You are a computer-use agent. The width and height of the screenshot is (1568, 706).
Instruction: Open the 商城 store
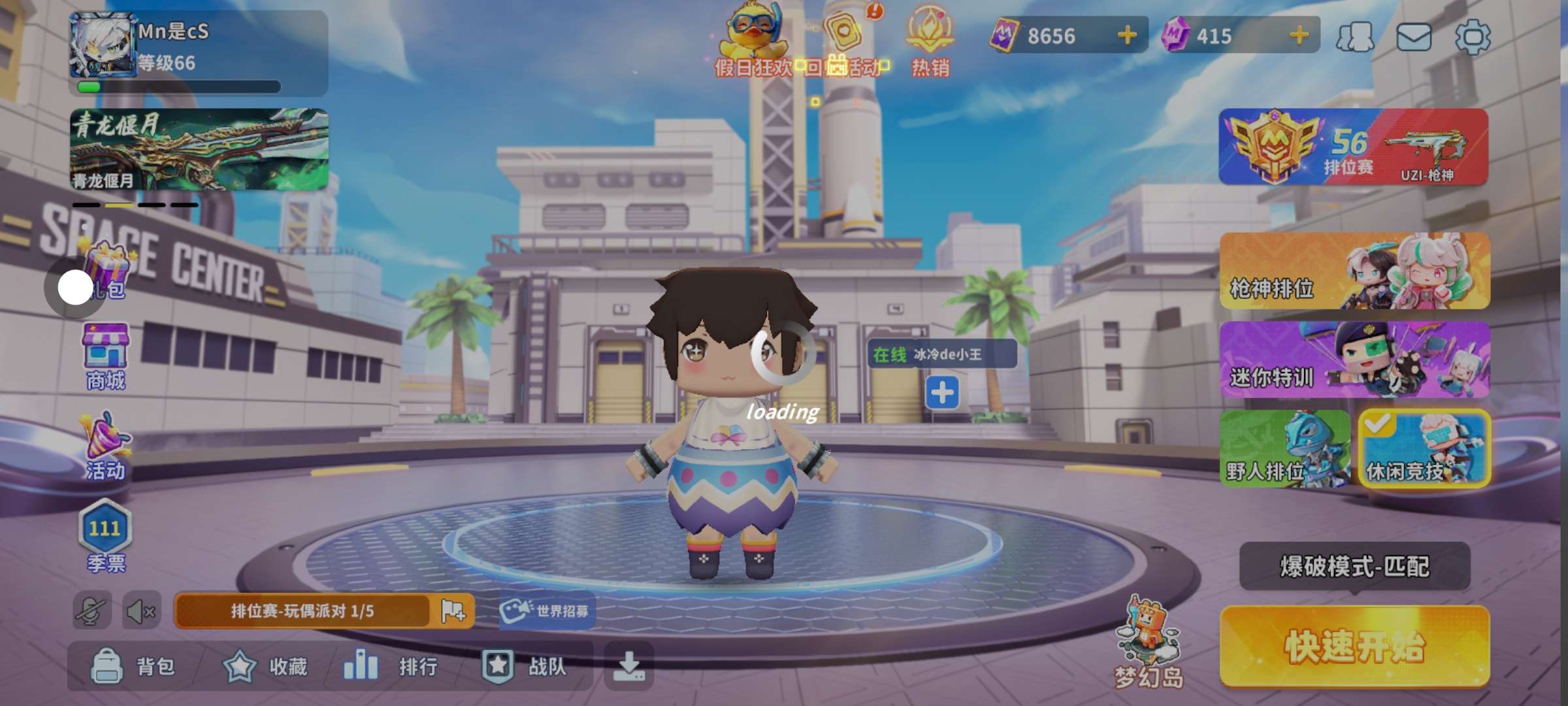[105, 357]
